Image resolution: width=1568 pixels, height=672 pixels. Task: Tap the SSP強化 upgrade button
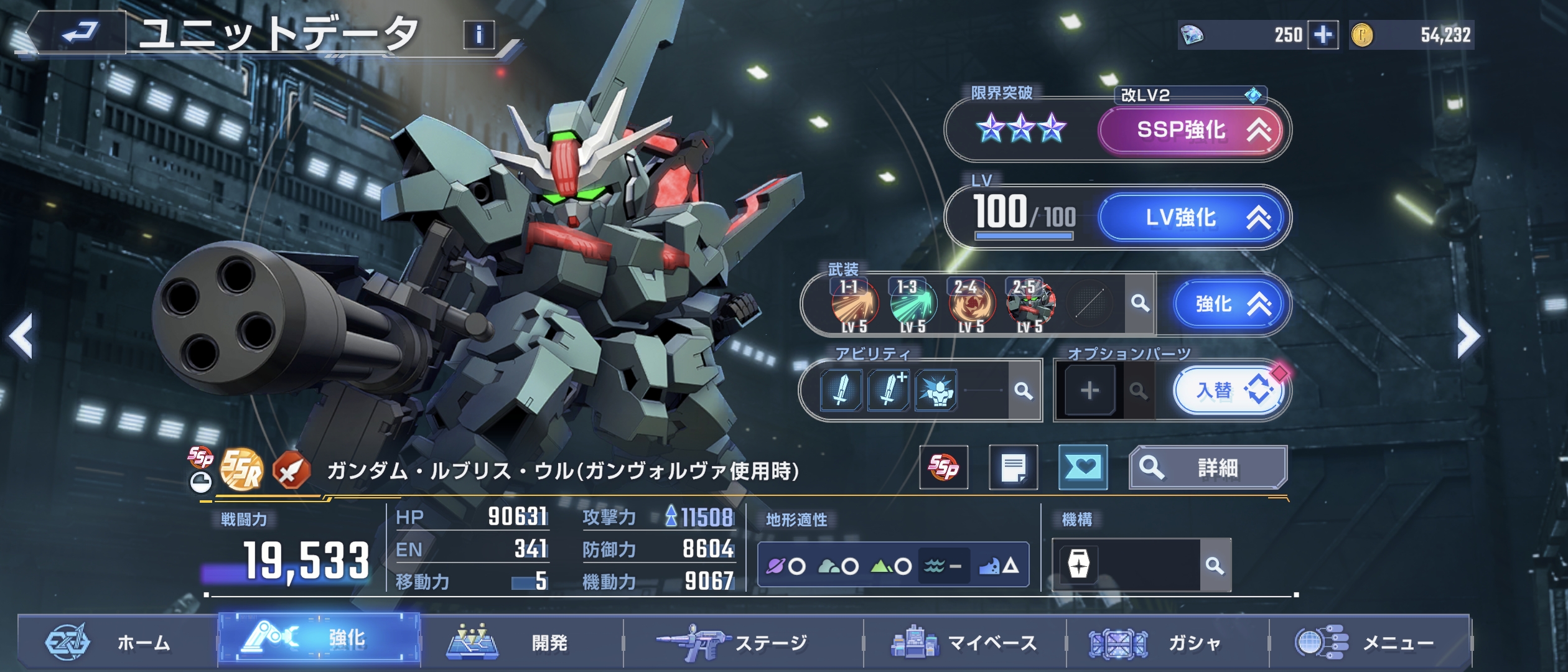pos(1191,130)
